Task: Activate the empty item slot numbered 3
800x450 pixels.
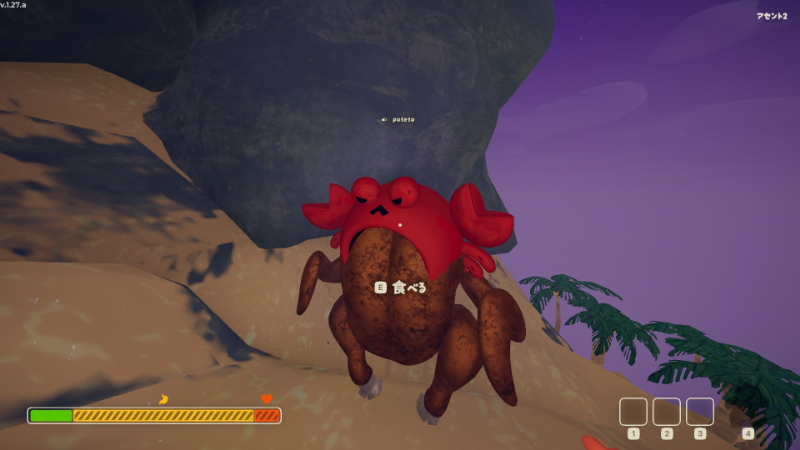Action: 700,411
